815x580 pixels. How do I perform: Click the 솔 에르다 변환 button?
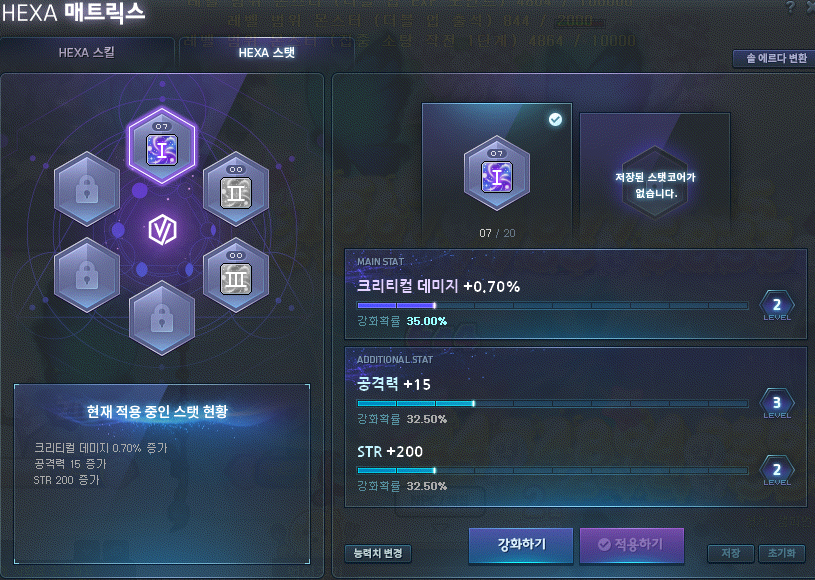click(770, 58)
